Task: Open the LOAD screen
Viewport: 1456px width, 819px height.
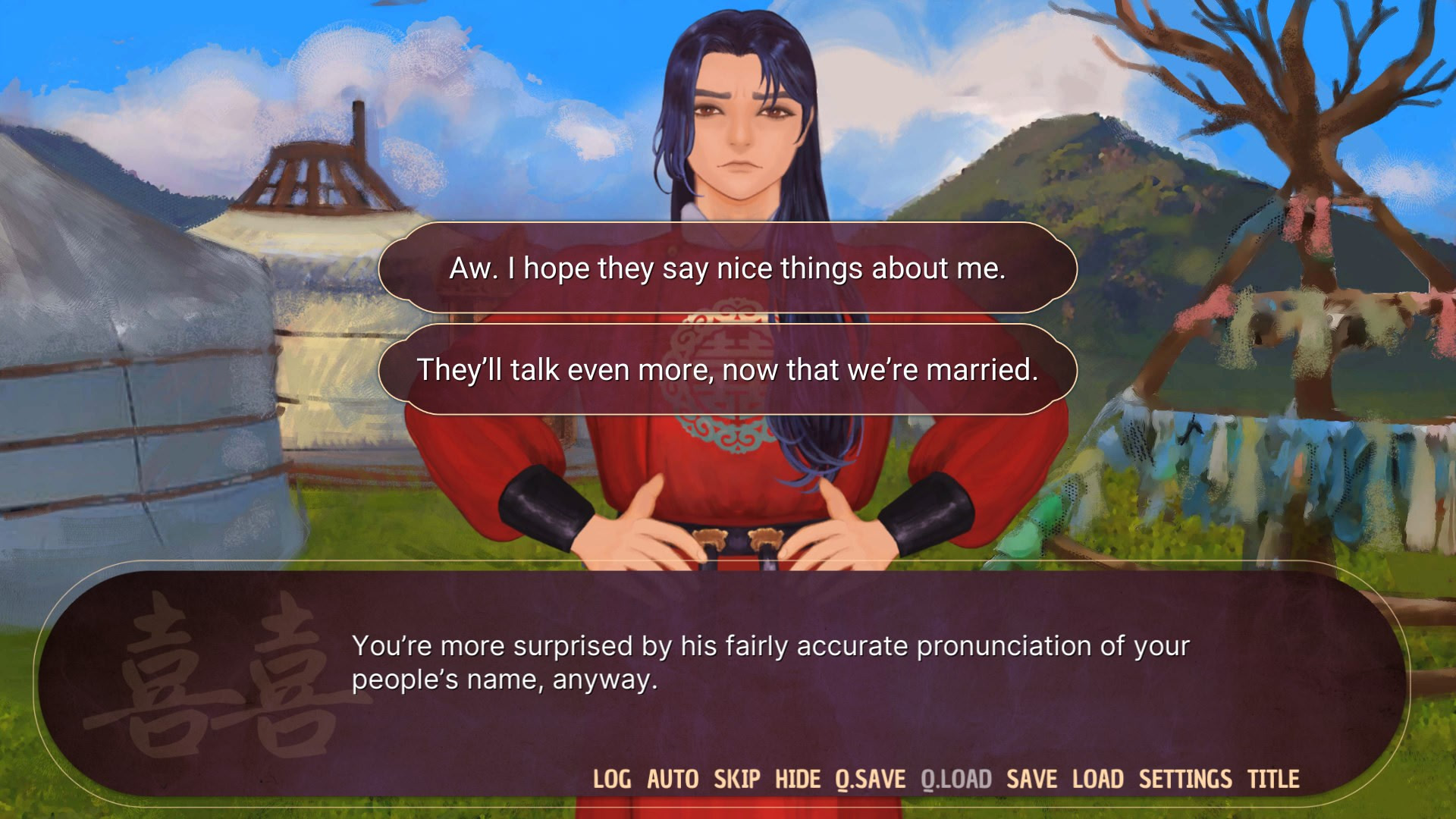Action: (1098, 778)
